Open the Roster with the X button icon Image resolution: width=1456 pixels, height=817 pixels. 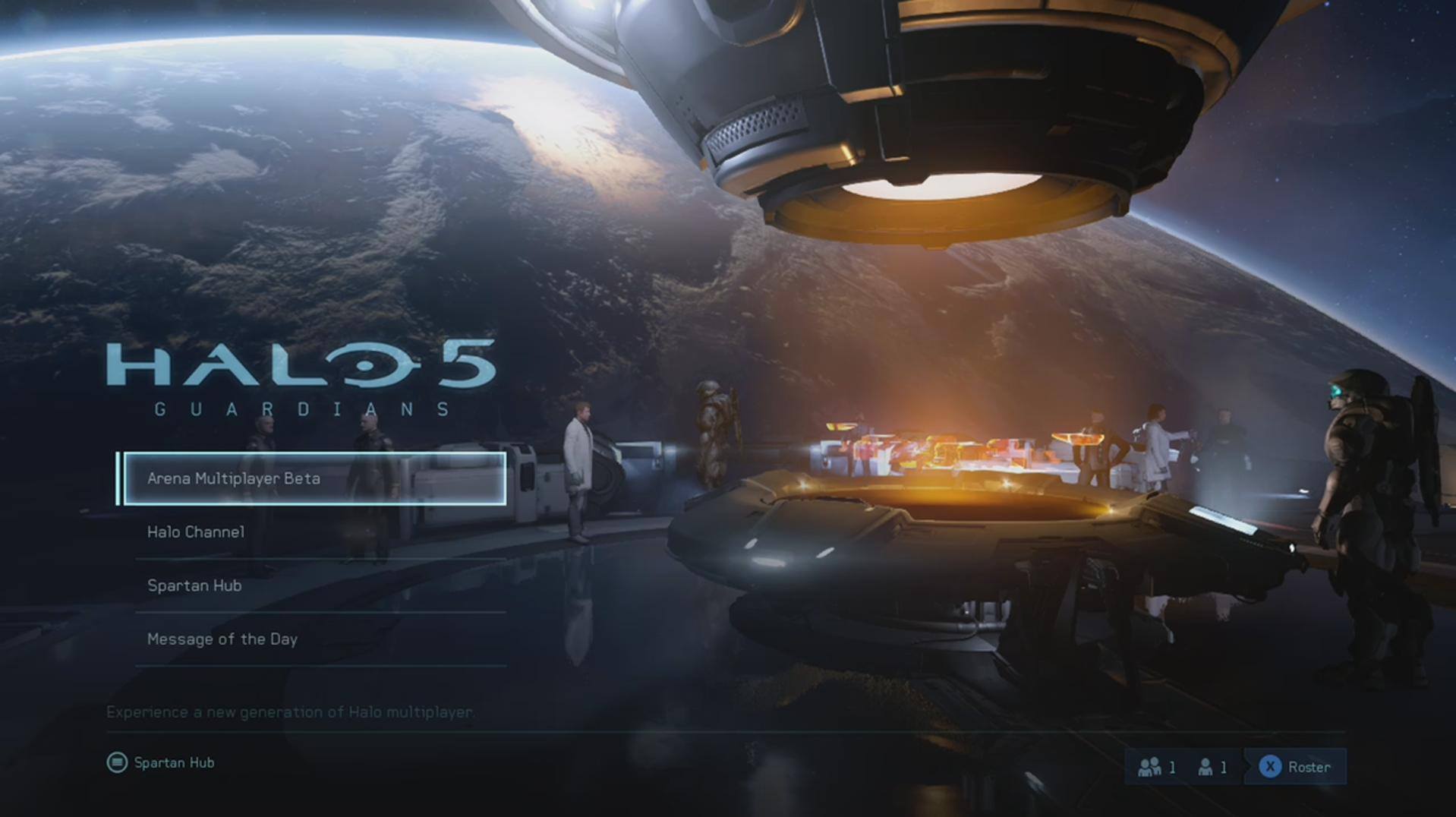pyautogui.click(x=1294, y=766)
